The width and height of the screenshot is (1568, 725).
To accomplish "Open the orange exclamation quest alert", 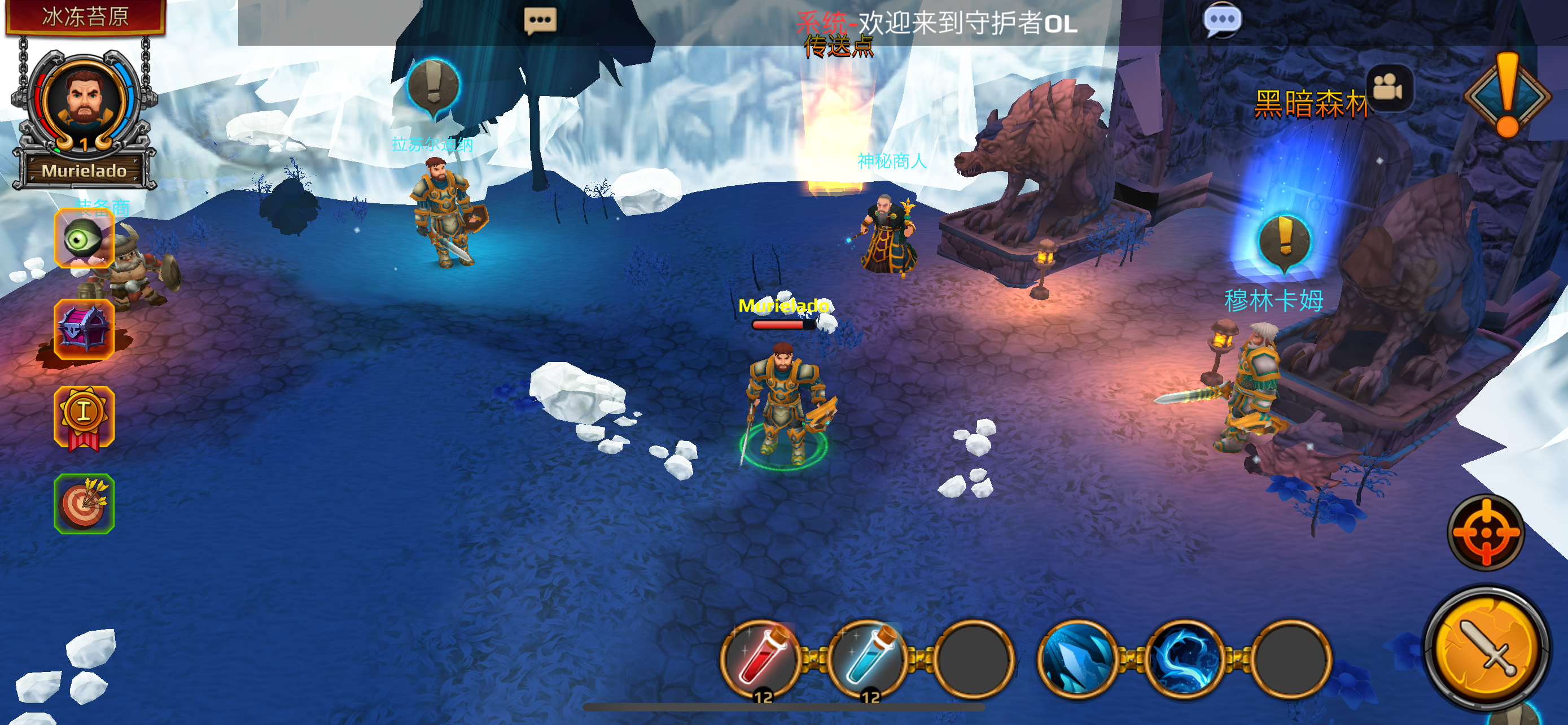I will point(1507,94).
